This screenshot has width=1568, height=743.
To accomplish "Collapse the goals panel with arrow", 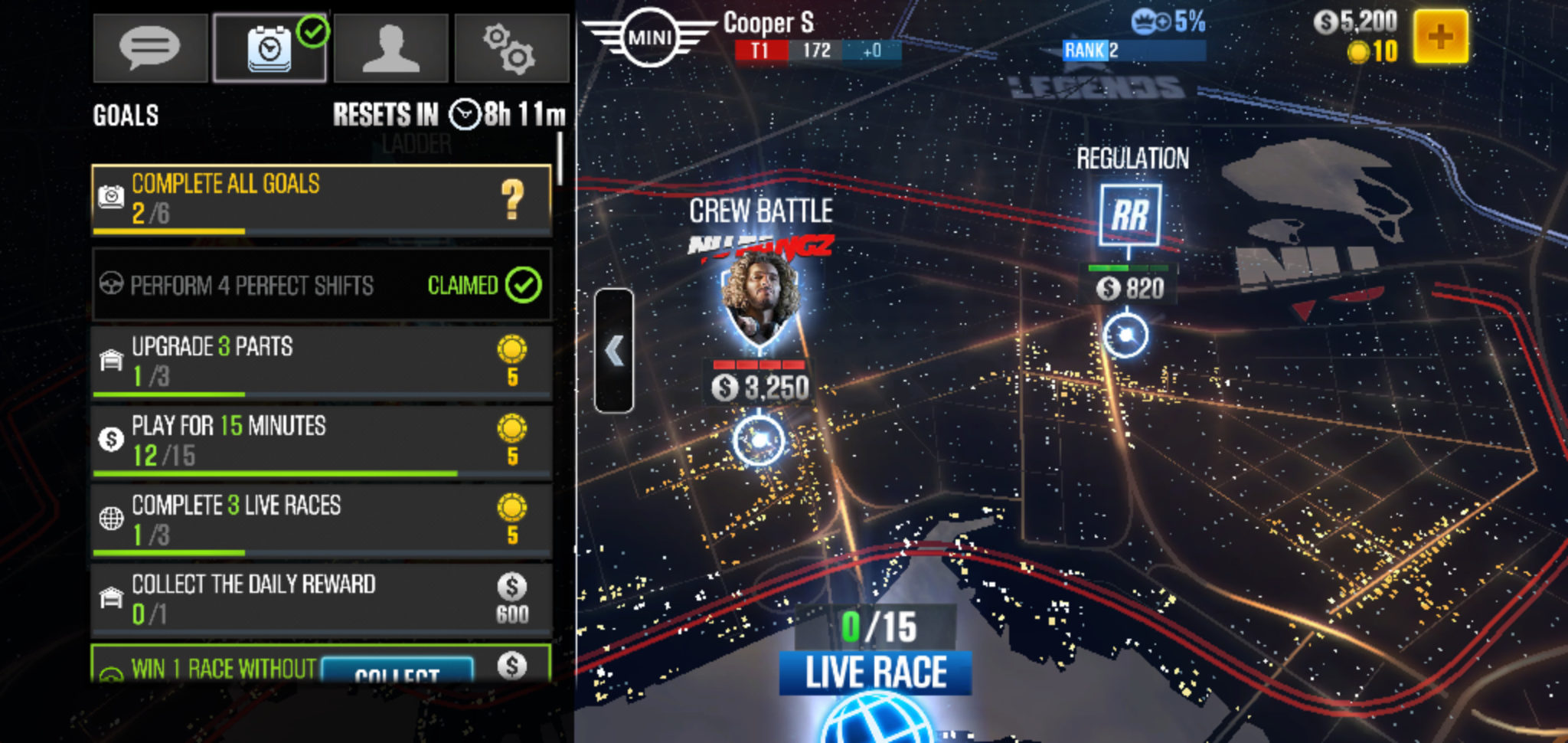I will (x=614, y=351).
